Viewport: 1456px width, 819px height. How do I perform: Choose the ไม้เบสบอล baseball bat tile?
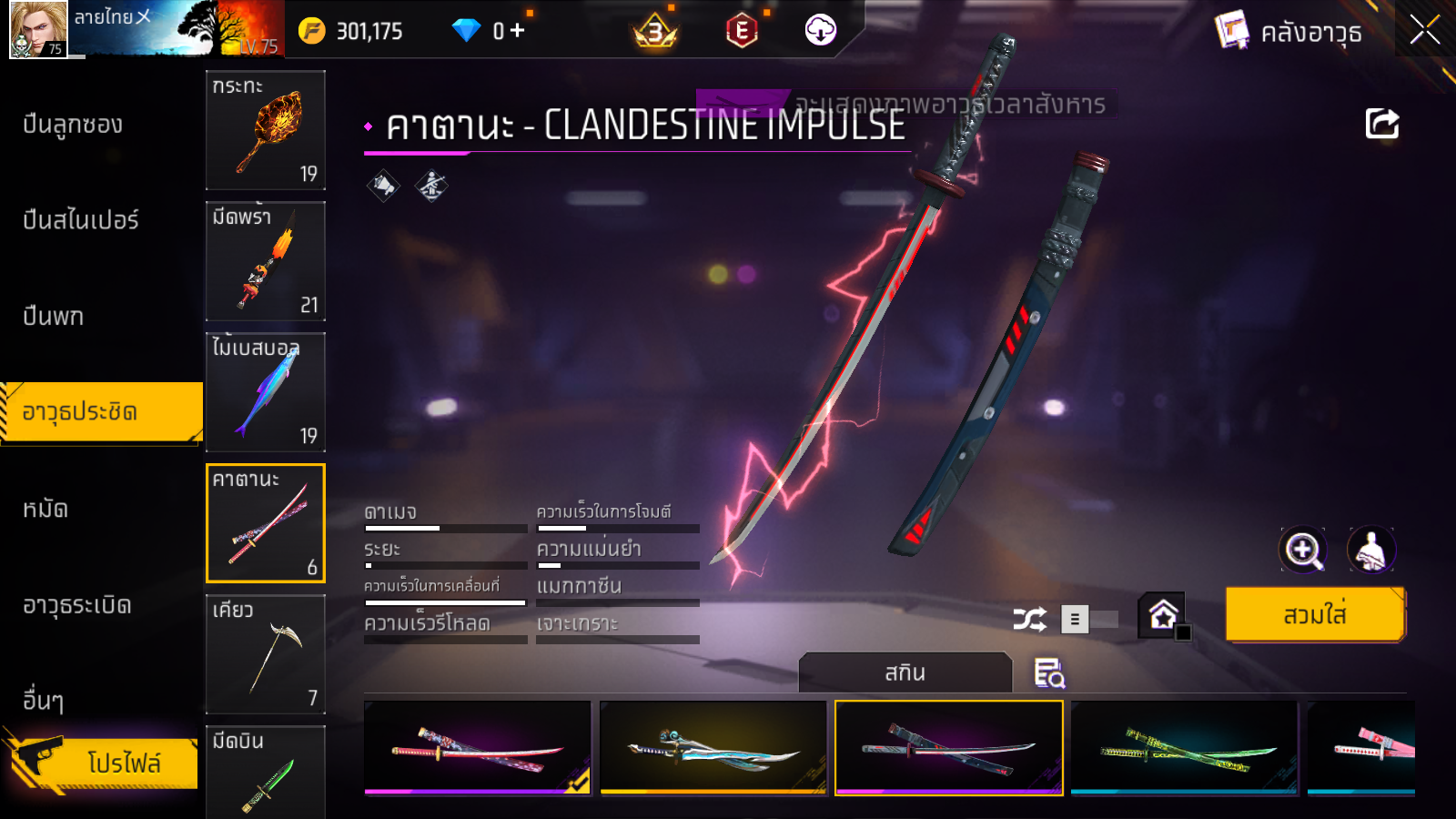pos(266,392)
